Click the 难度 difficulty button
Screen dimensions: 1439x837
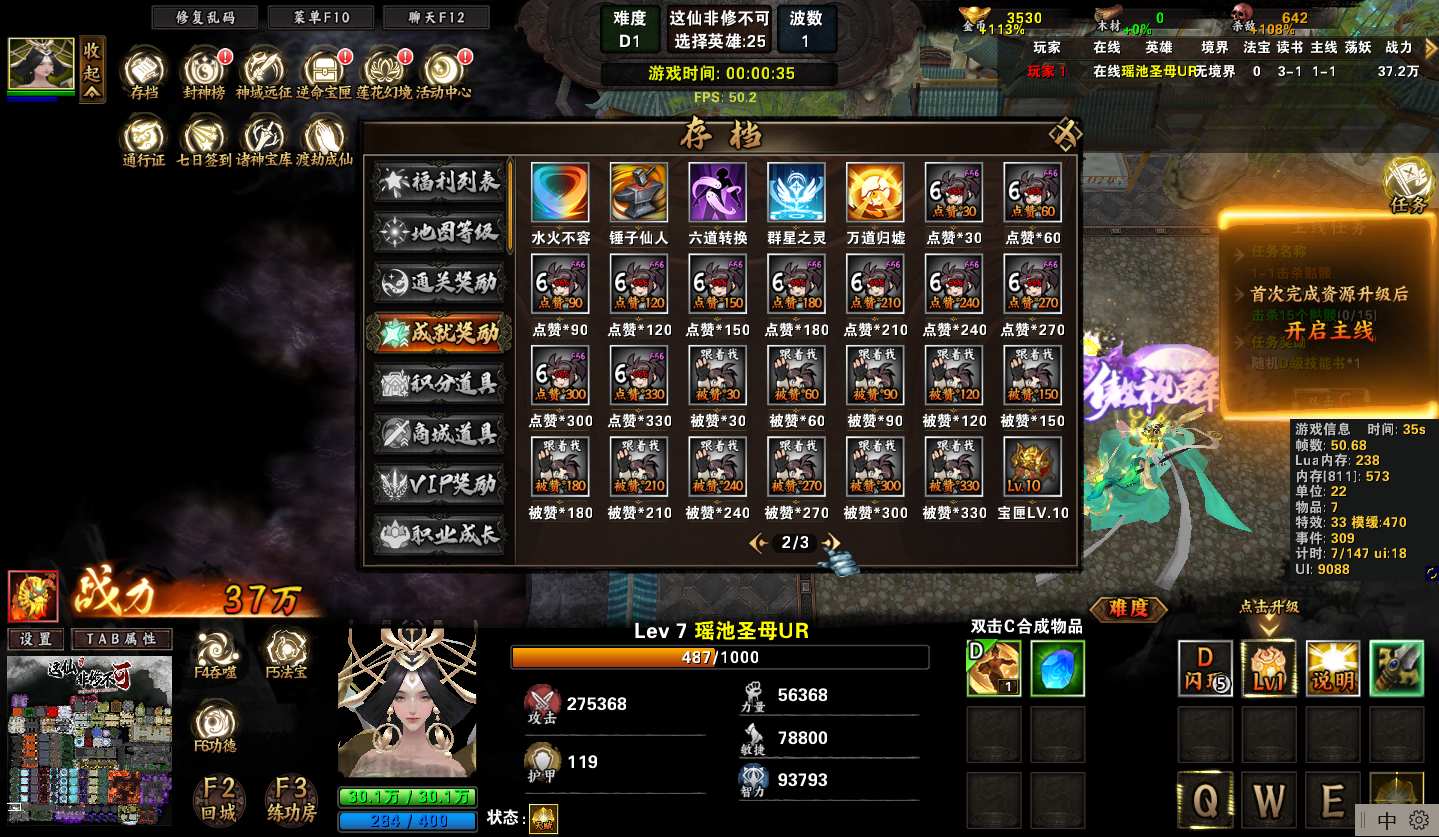[x=1128, y=608]
